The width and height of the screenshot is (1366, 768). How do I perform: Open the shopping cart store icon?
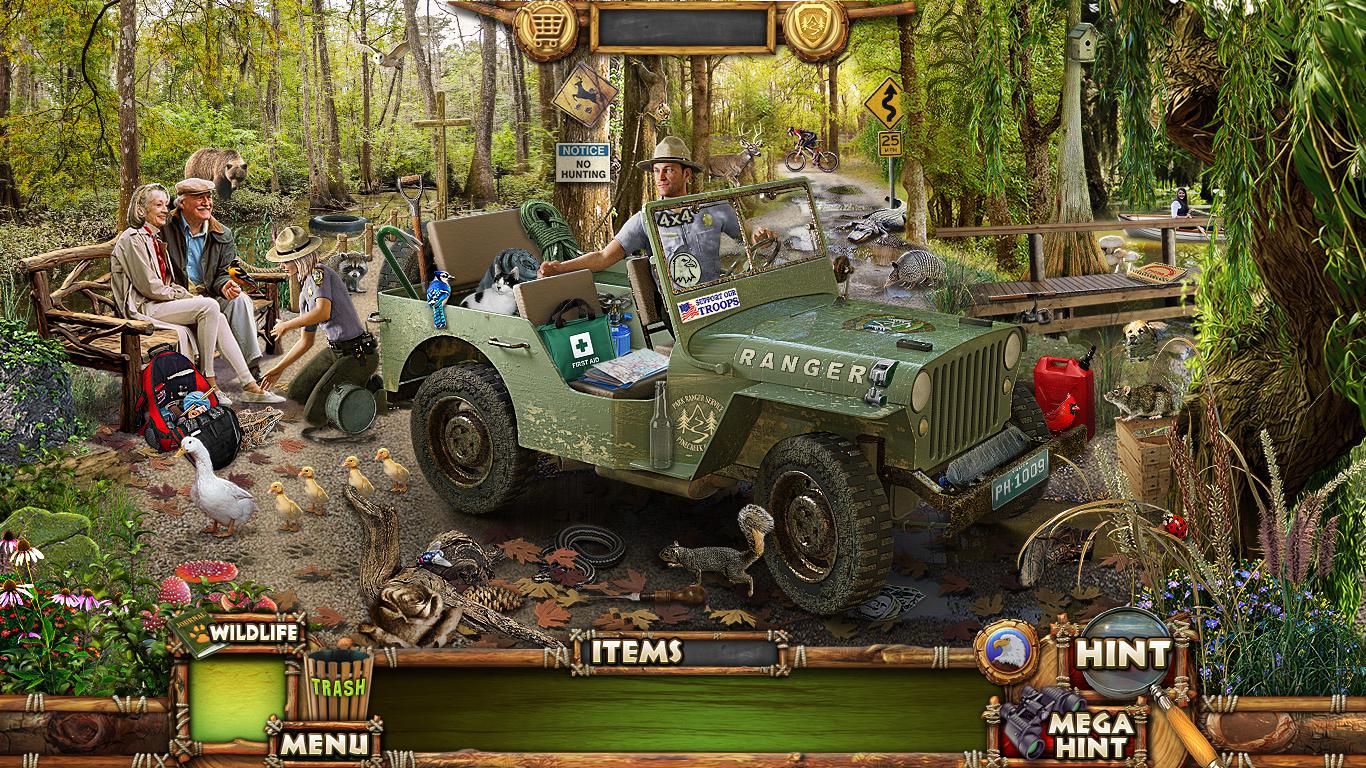(x=545, y=29)
